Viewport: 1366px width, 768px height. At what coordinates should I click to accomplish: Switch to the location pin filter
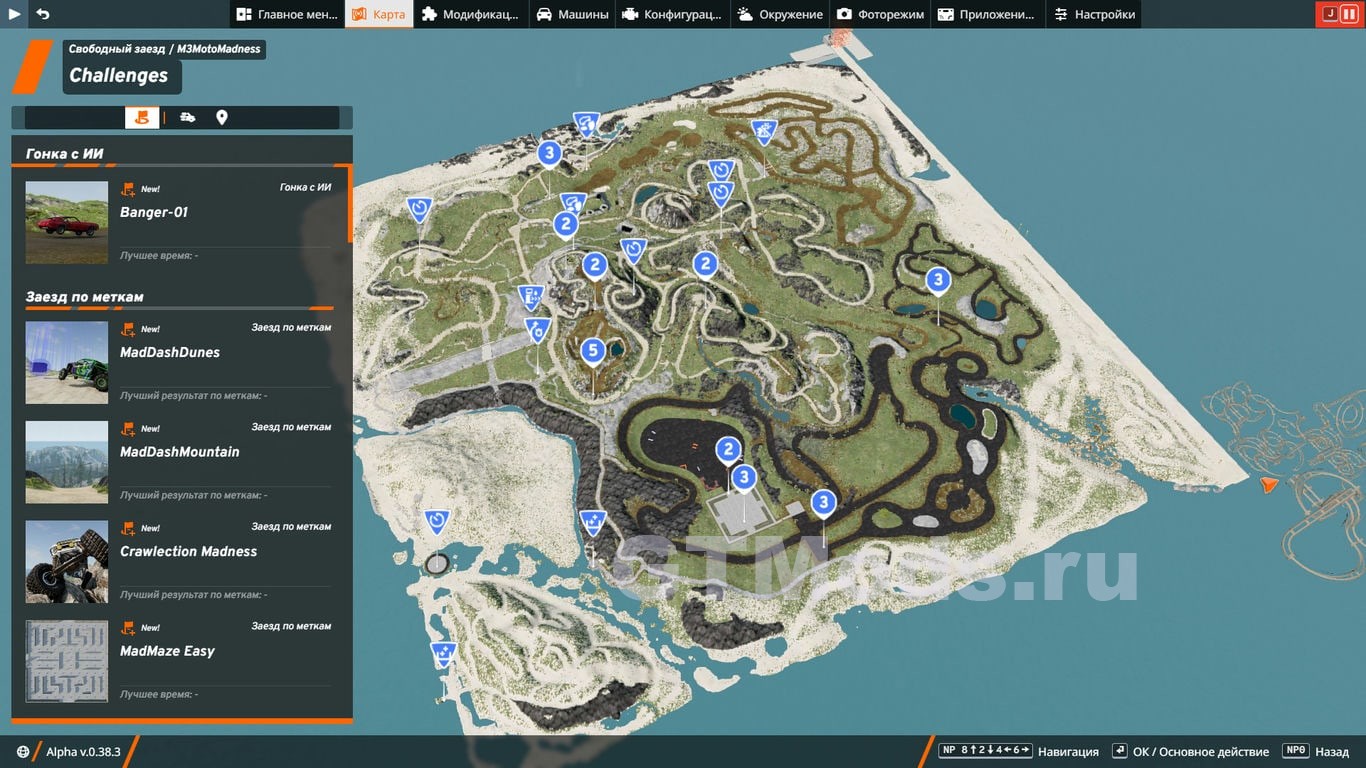(x=222, y=118)
